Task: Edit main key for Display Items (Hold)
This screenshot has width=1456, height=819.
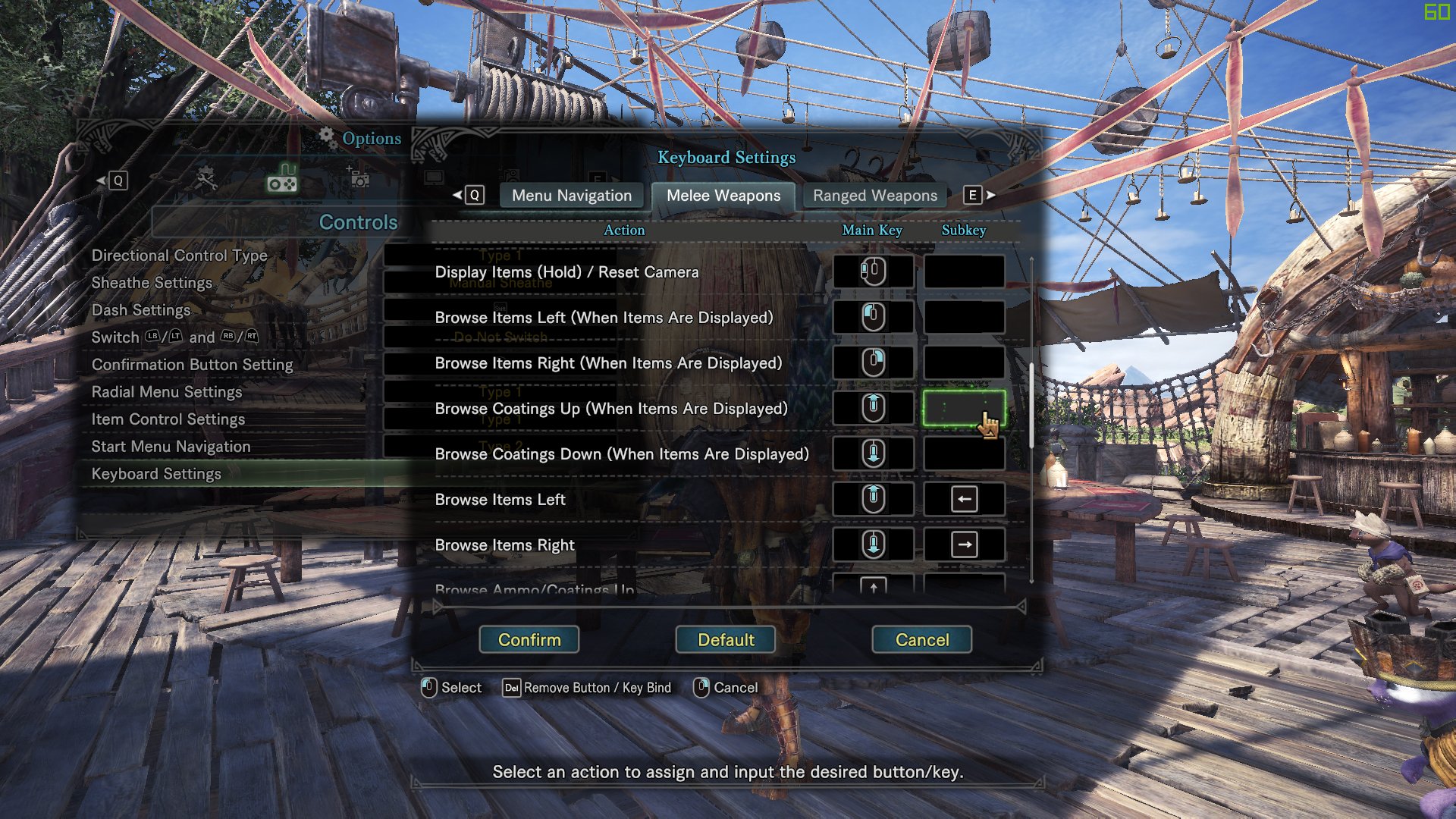Action: 873,271
